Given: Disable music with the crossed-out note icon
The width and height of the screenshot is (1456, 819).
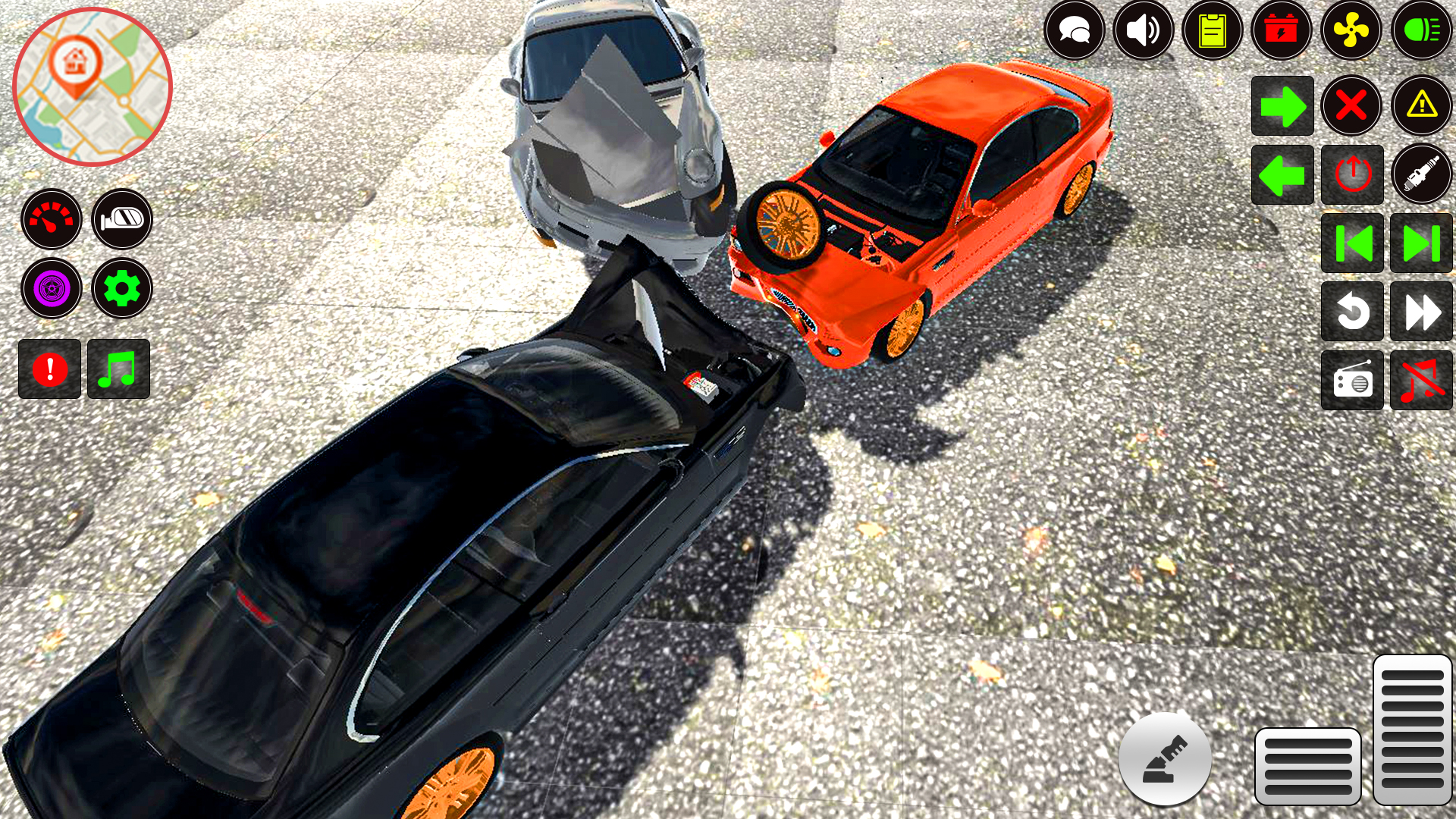Looking at the screenshot, I should coord(1420,379).
